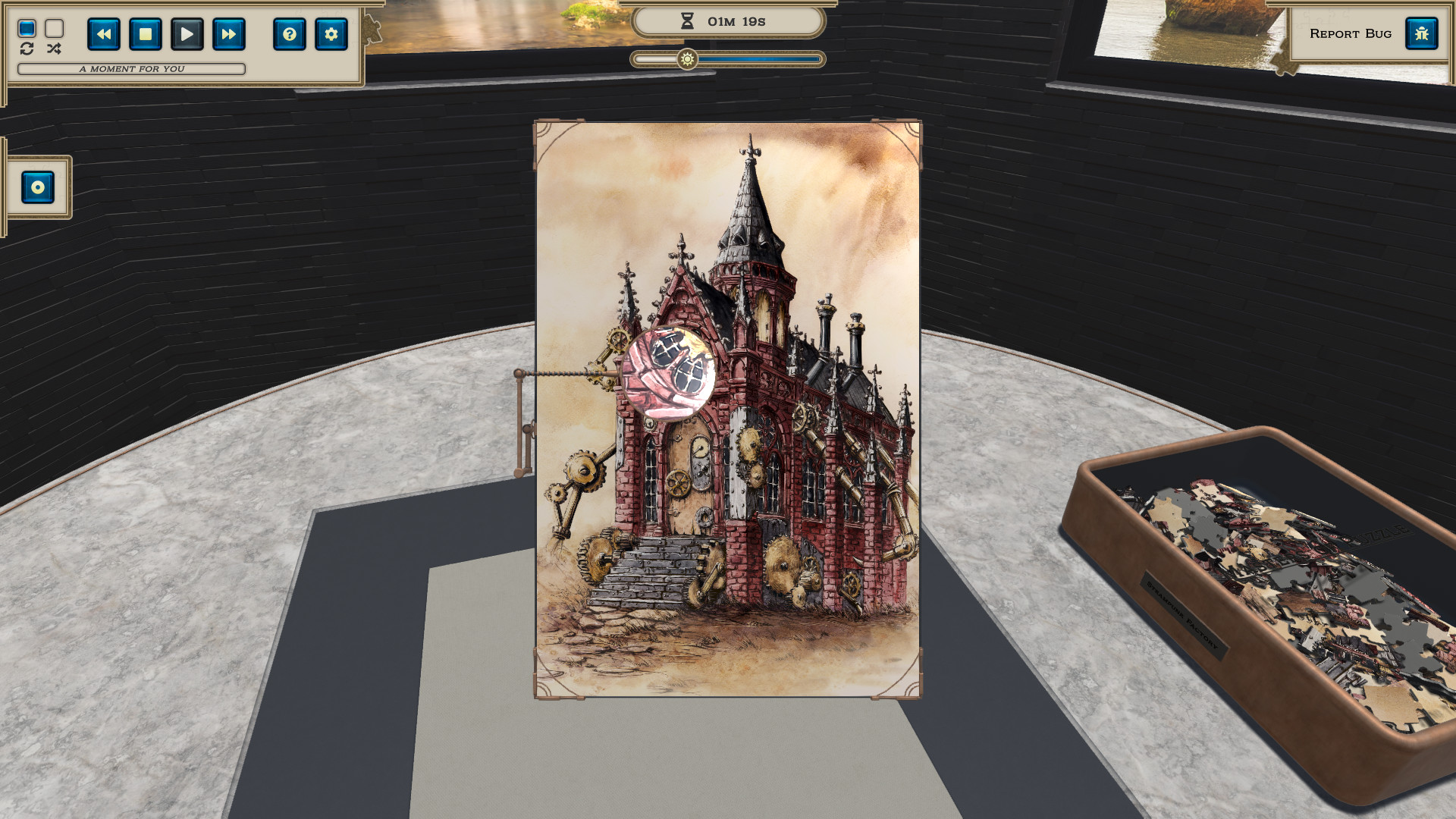The image size is (1456, 819).
Task: Click the rotate arrows icon under the checkboxes
Action: pyautogui.click(x=27, y=49)
